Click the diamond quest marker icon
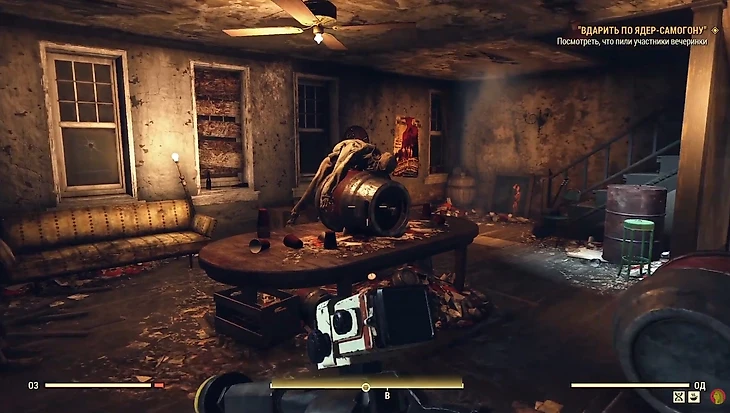The image size is (730, 413). tap(716, 31)
